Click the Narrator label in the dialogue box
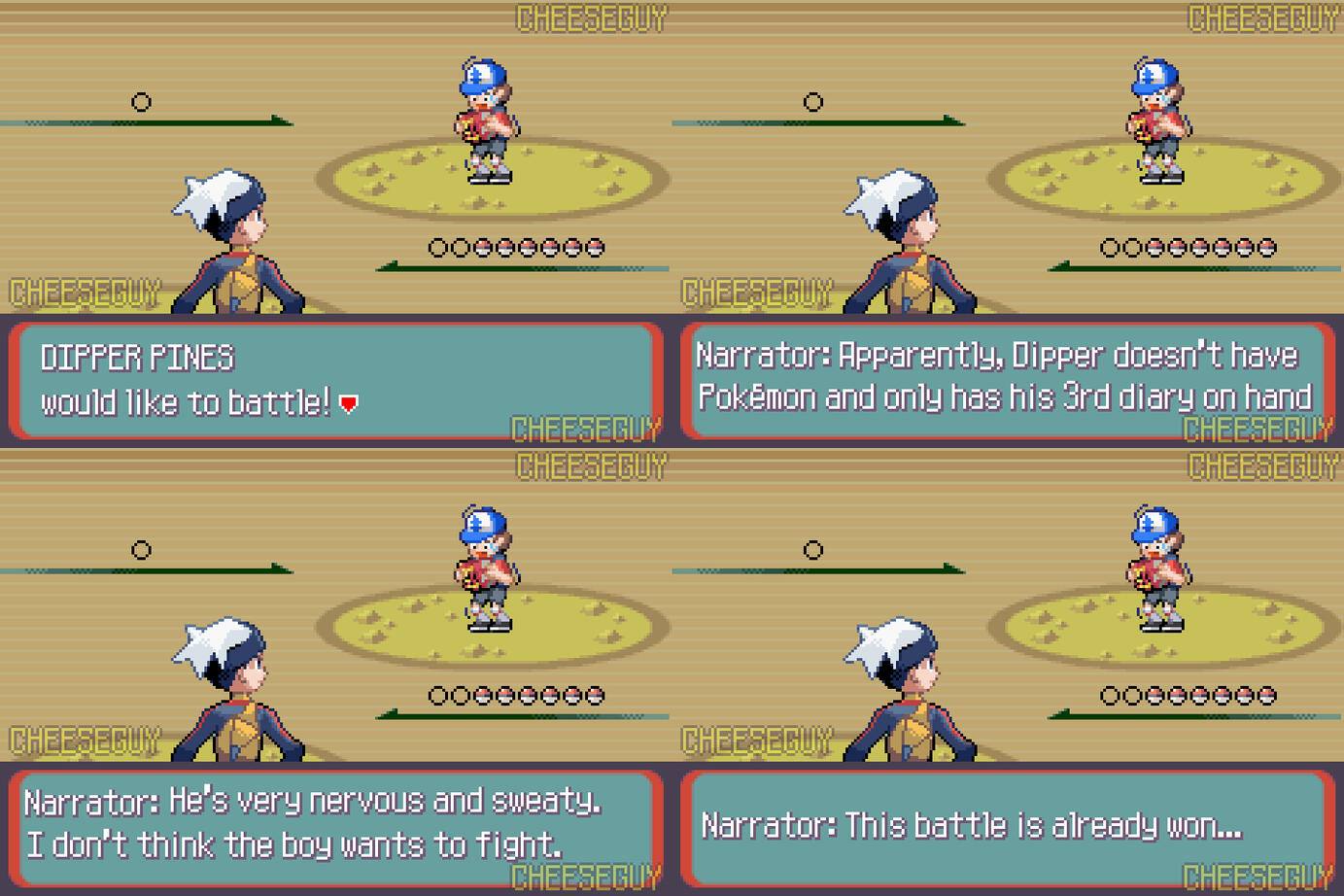The height and width of the screenshot is (896, 1344). 761,355
